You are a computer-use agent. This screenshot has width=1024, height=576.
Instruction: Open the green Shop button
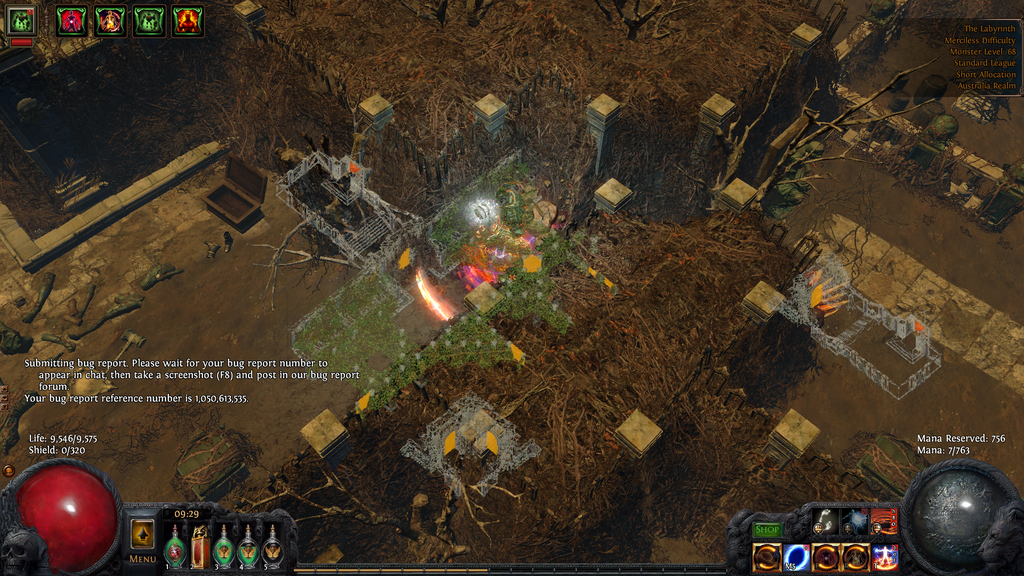click(767, 529)
